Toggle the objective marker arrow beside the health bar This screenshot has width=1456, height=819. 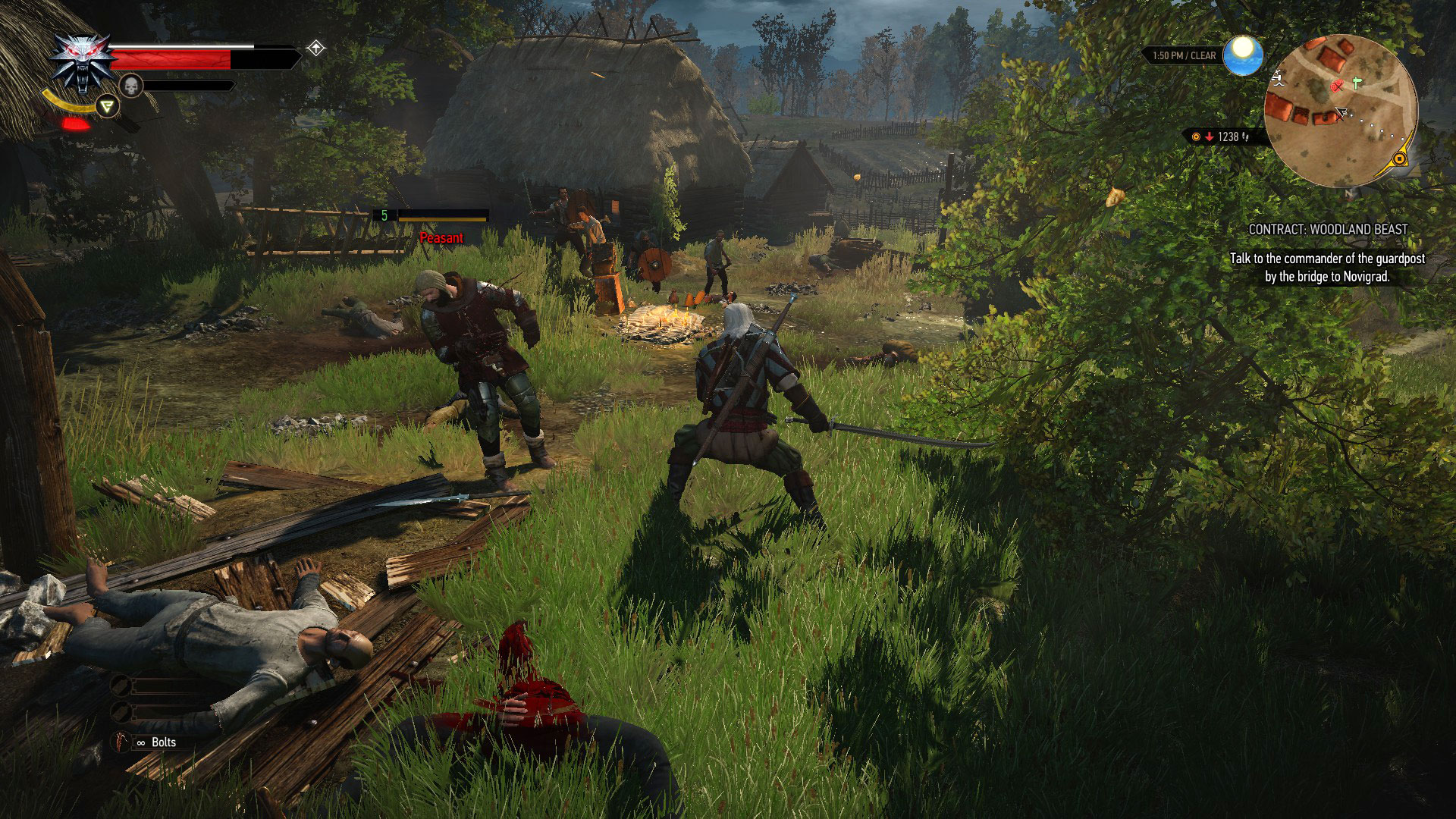point(315,47)
